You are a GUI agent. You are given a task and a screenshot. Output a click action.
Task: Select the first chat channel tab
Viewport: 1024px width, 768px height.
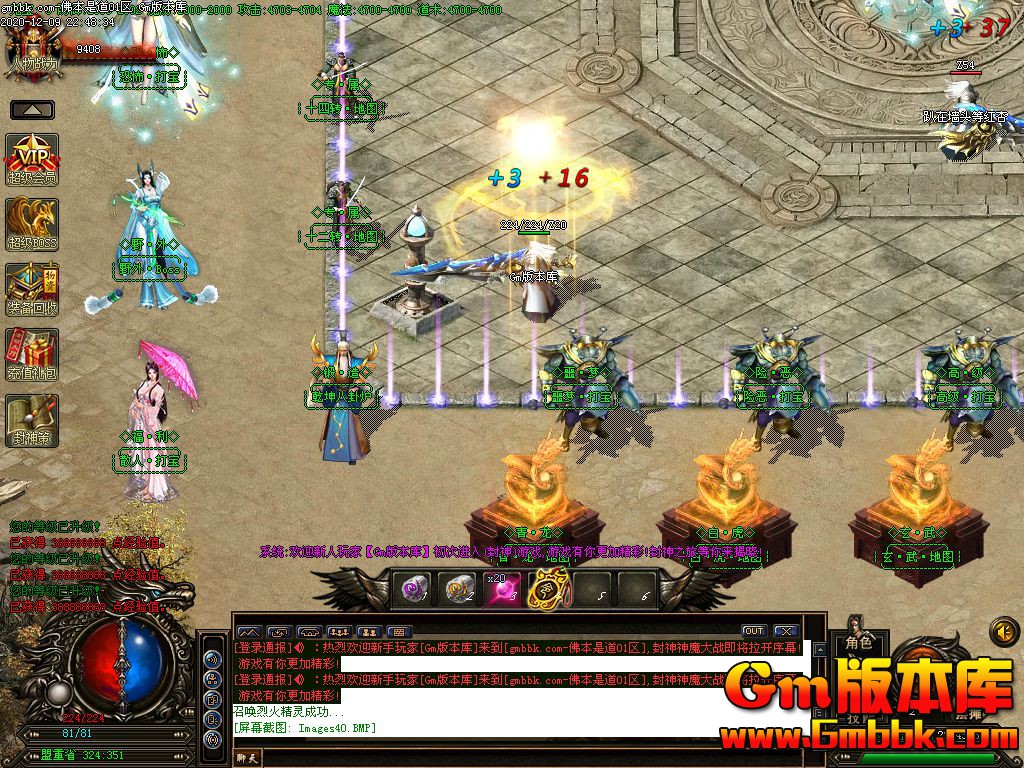coord(248,632)
